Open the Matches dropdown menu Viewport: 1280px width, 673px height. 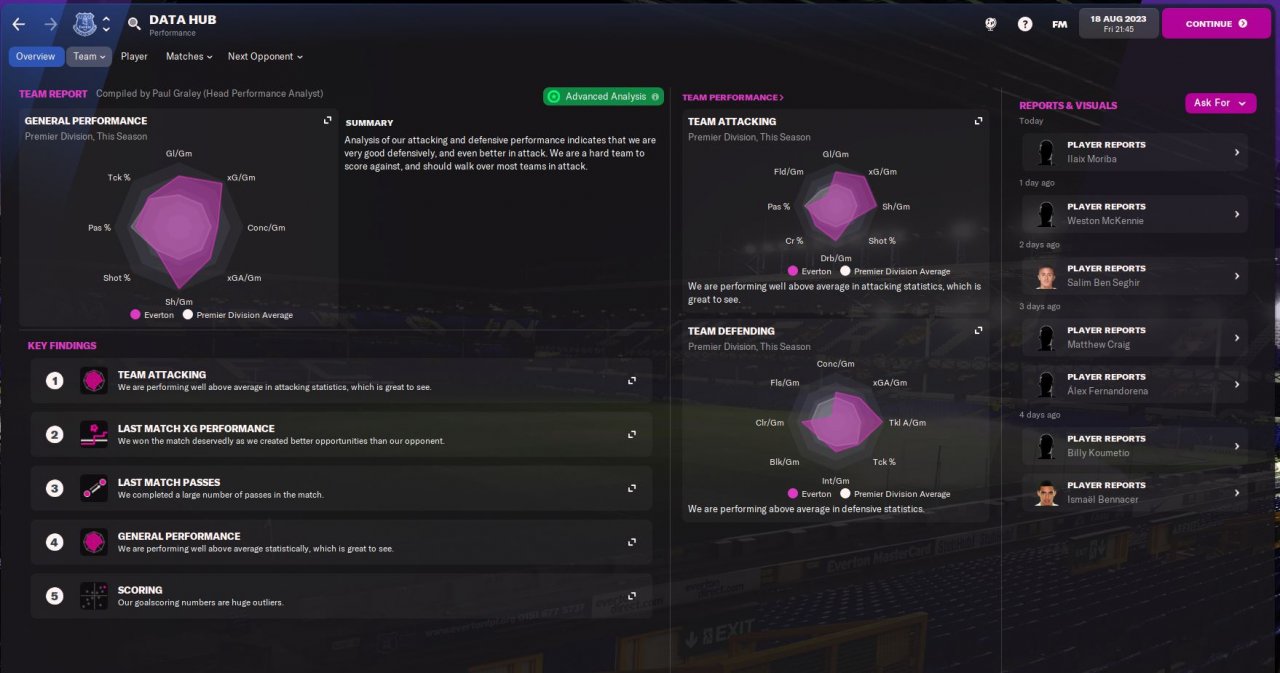click(190, 57)
